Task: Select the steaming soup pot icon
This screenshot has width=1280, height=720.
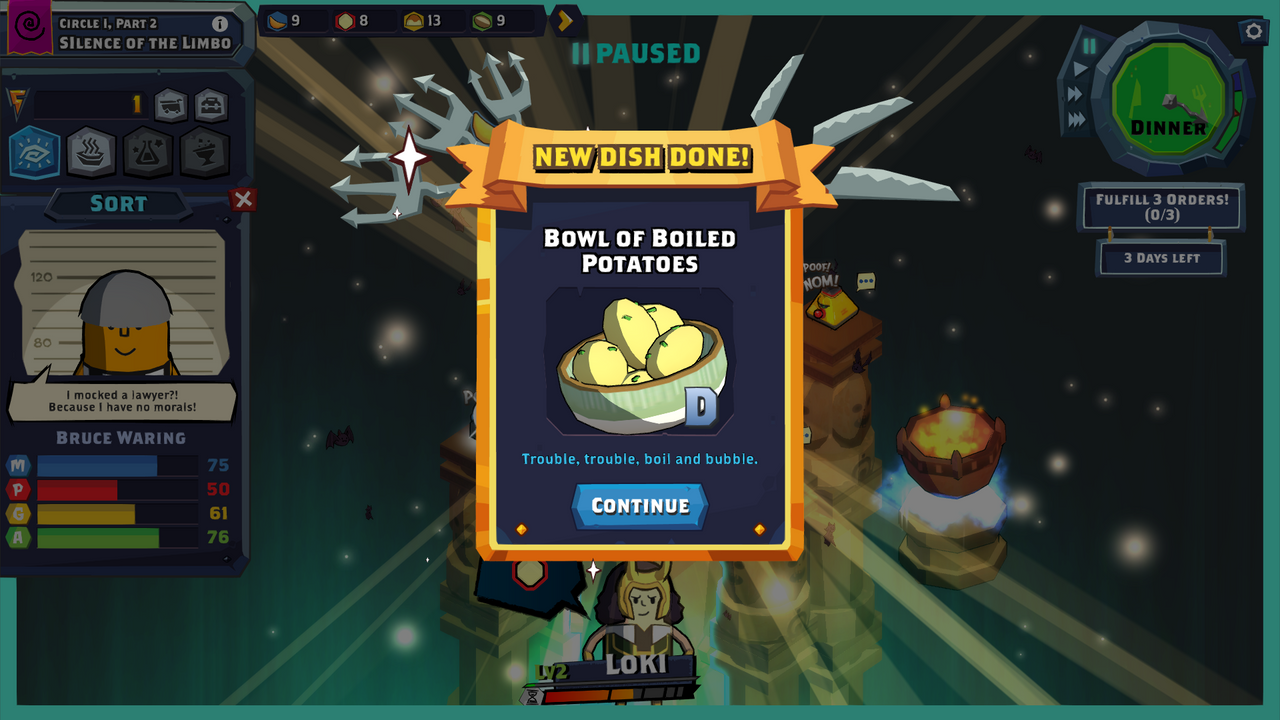Action: (x=90, y=152)
